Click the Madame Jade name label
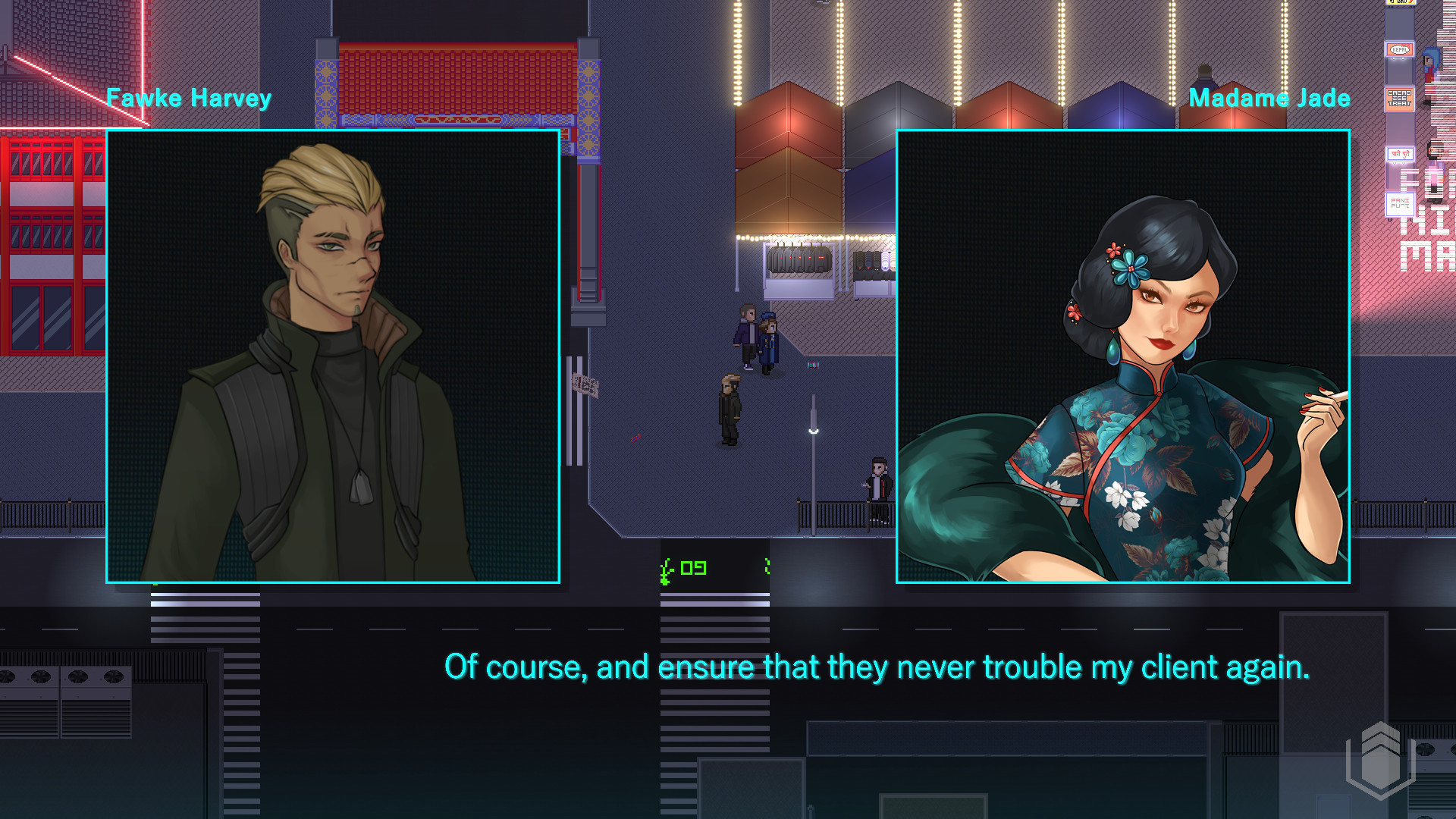Screen dimensions: 1456x819 (1269, 97)
